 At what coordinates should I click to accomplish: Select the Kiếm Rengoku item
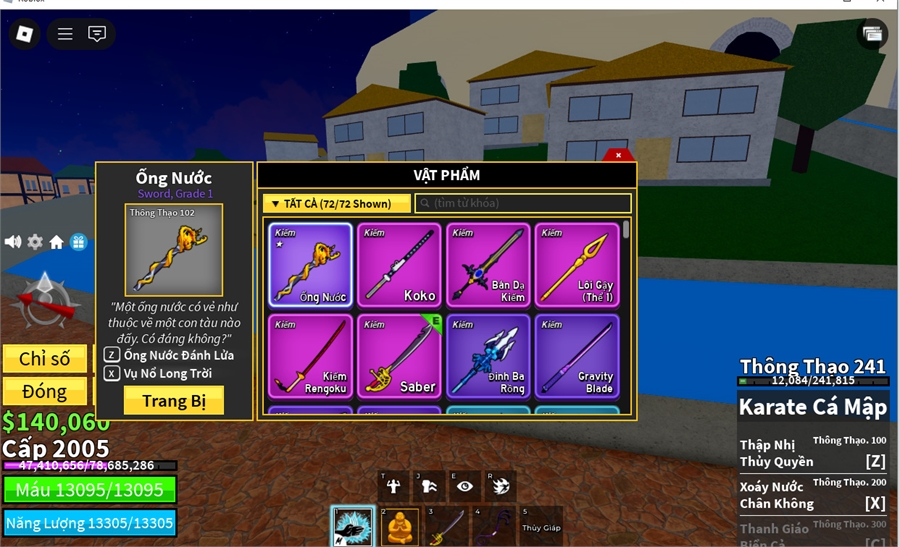[x=310, y=356]
